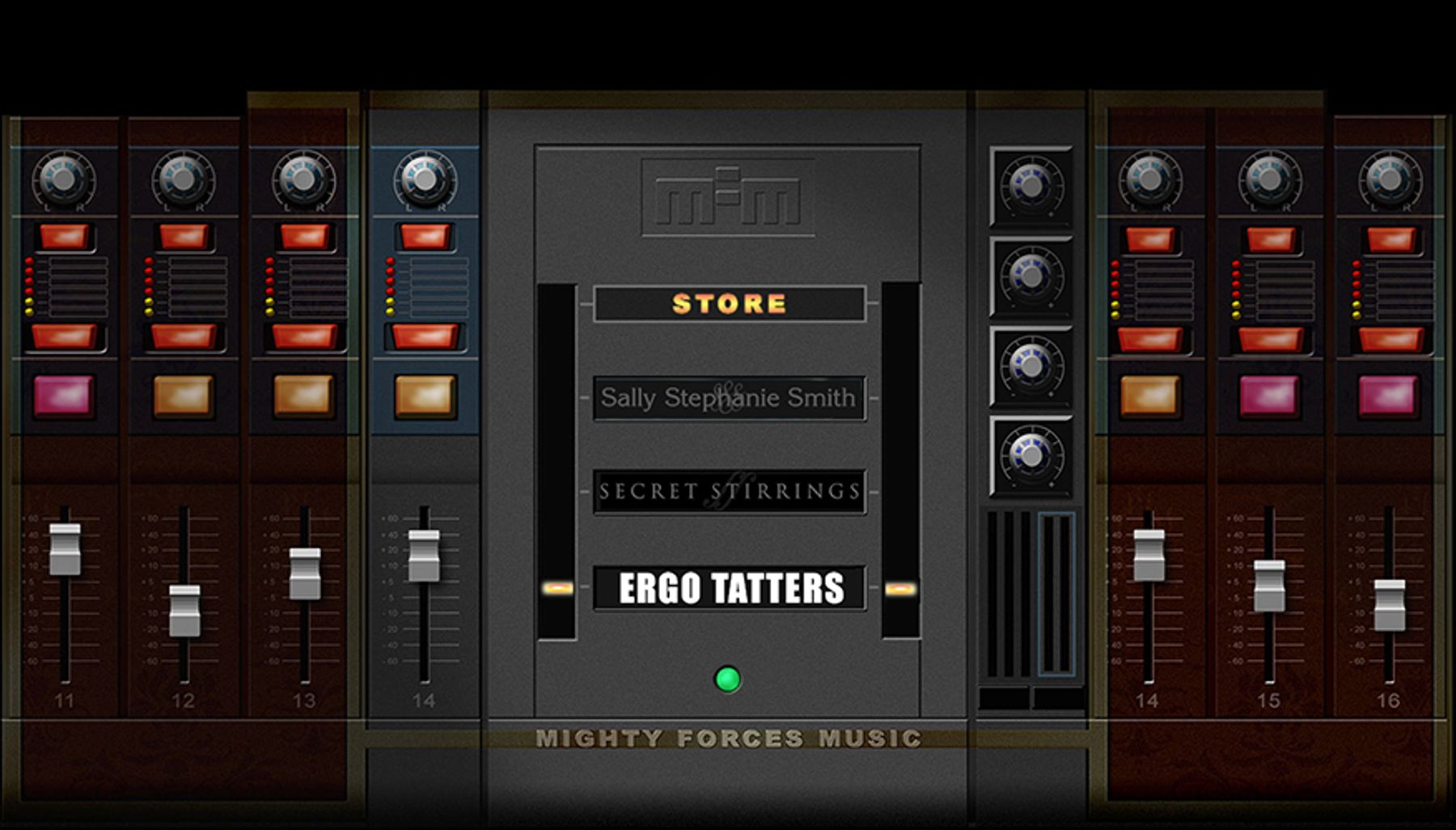Choose the Secret Stirrings entry
This screenshot has width=1456, height=830.
pyautogui.click(x=729, y=492)
